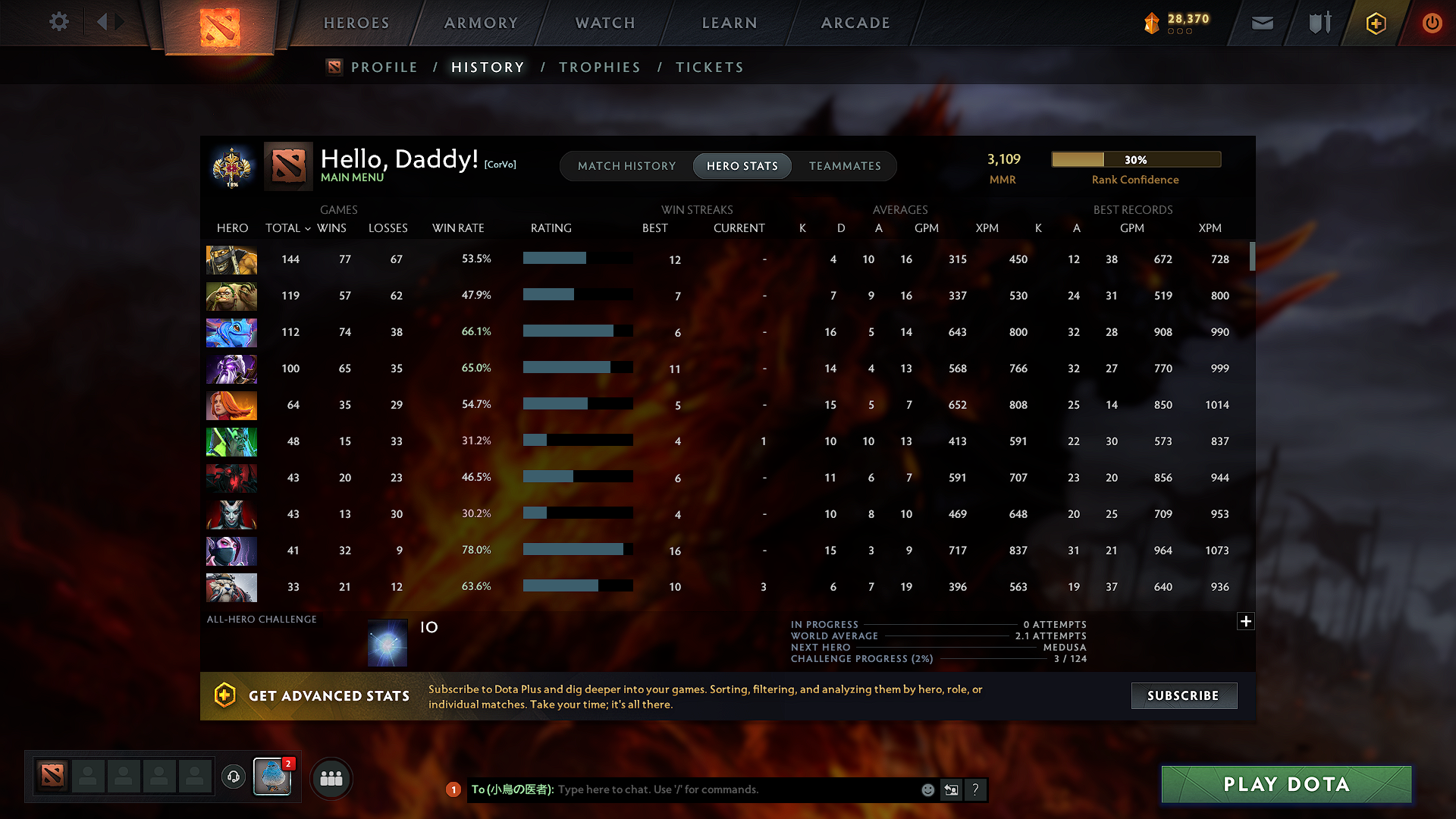1456x819 pixels.
Task: Click the SUBSCRIBE button
Action: pos(1184,695)
